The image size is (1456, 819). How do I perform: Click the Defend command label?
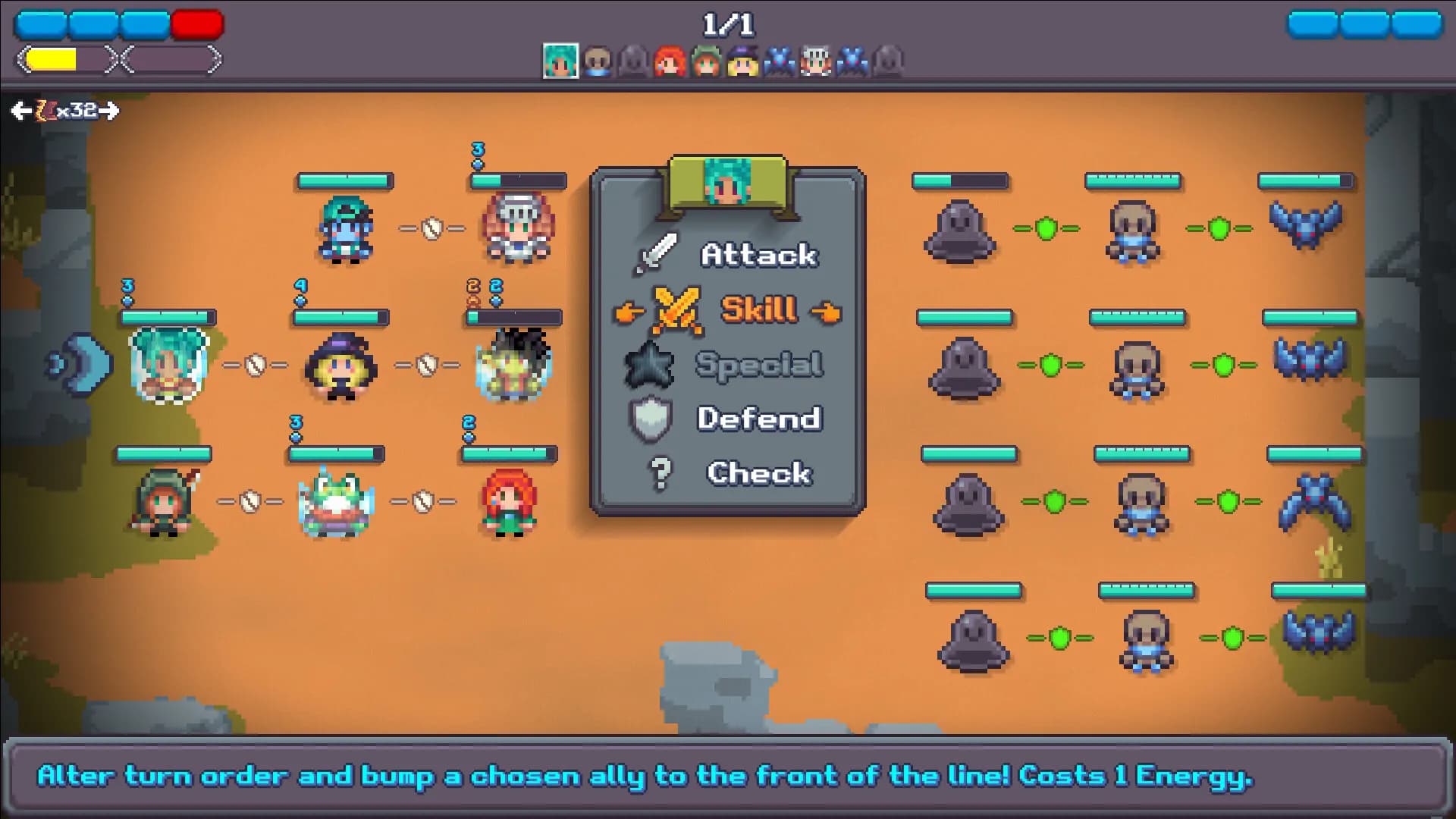758,418
